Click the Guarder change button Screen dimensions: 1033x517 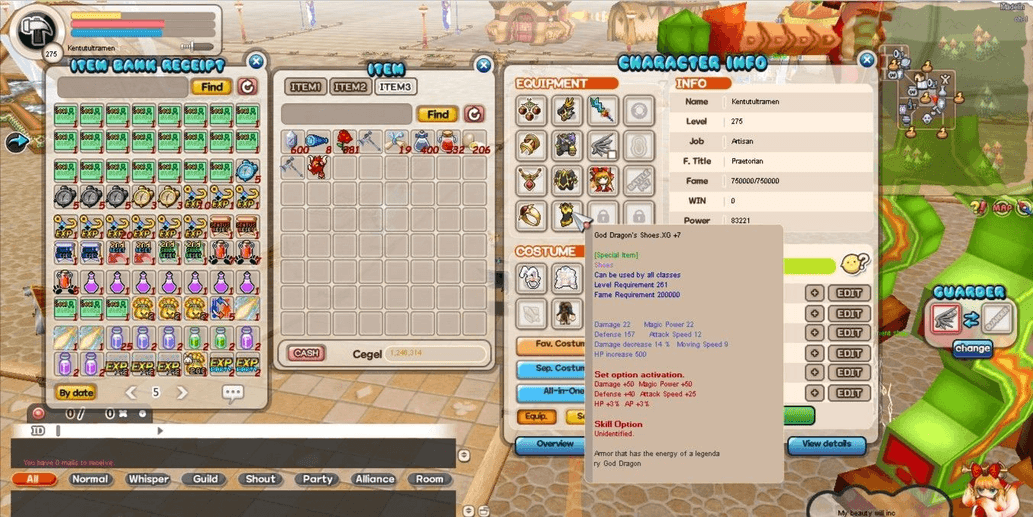click(x=971, y=349)
